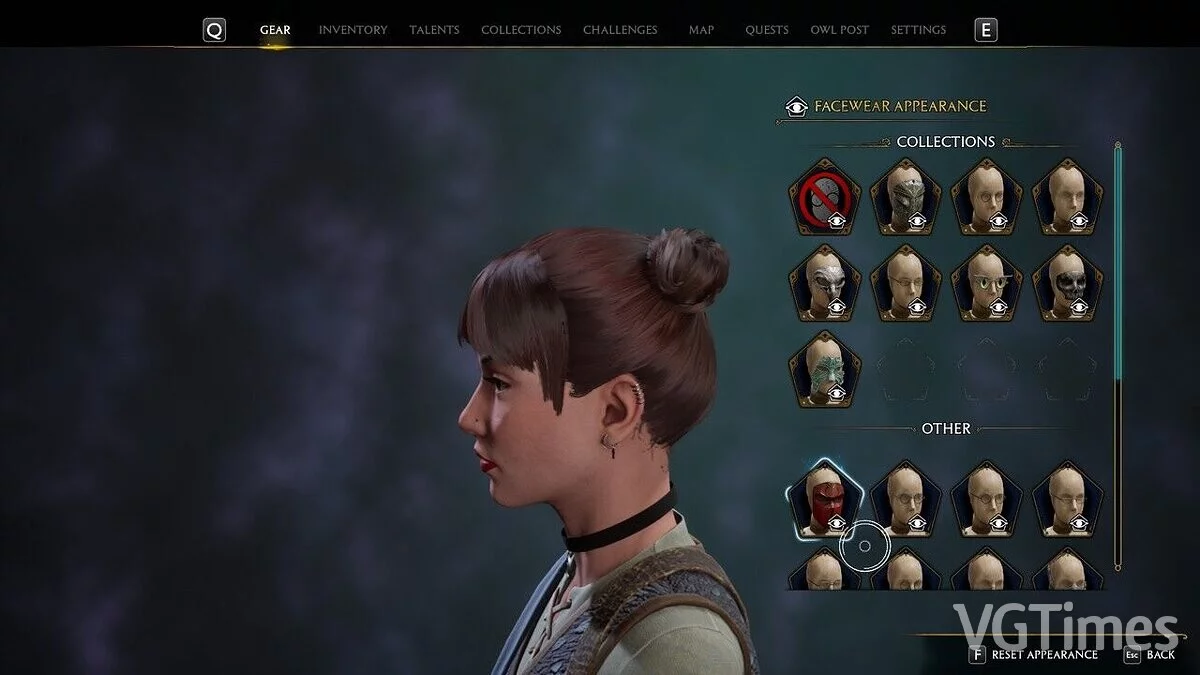Screen dimensions: 1200x675
Task: Open the Owl Post tab
Action: click(839, 30)
